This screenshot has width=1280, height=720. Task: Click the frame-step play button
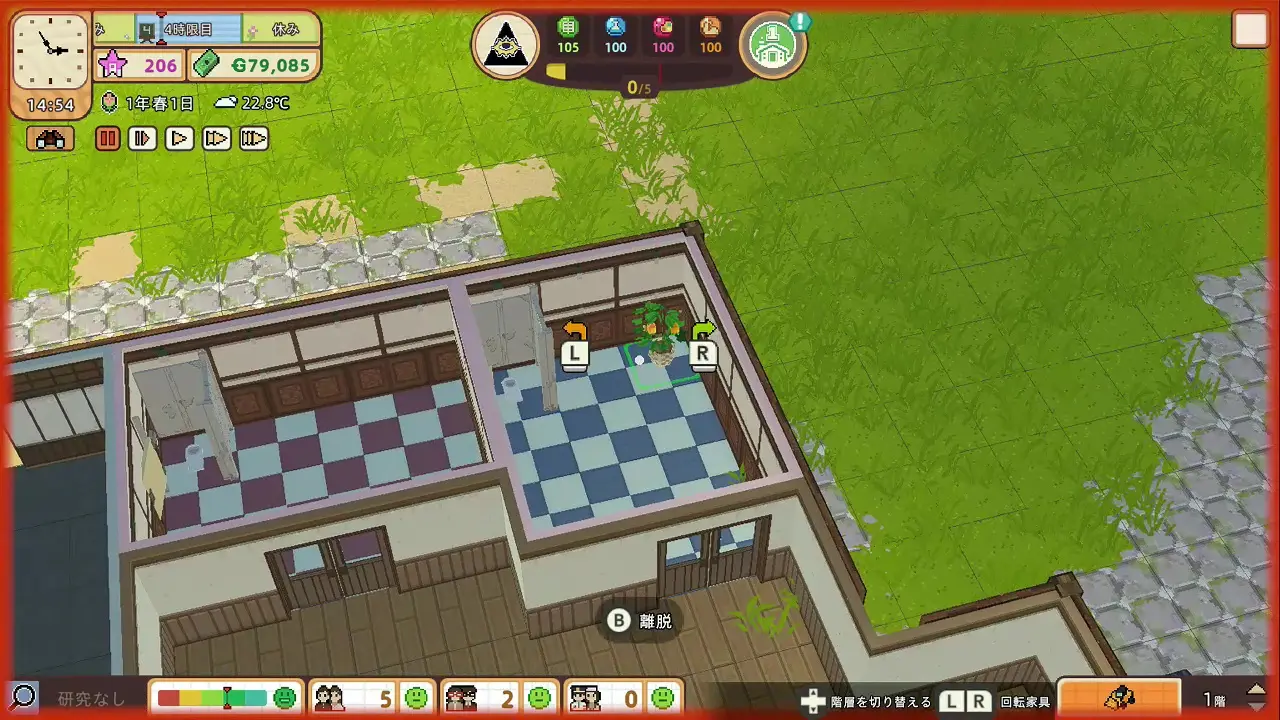143,139
